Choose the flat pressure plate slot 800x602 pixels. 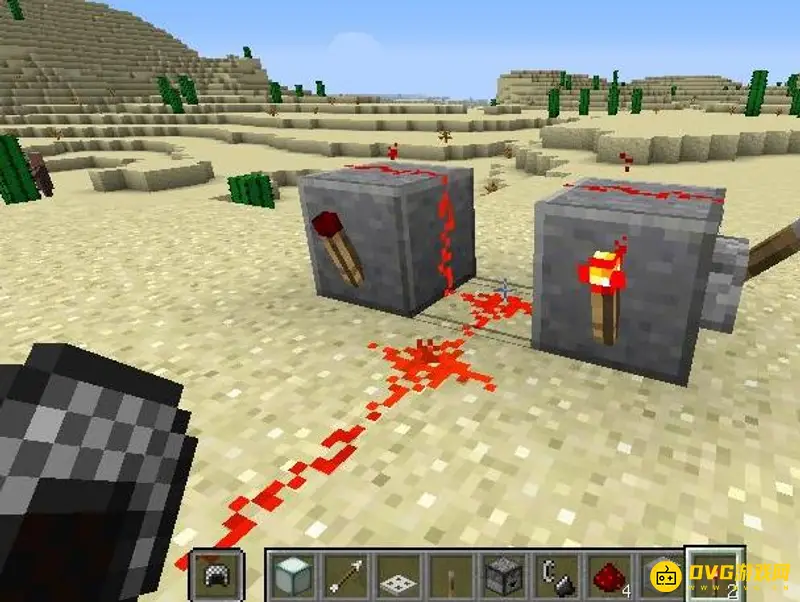(x=398, y=576)
